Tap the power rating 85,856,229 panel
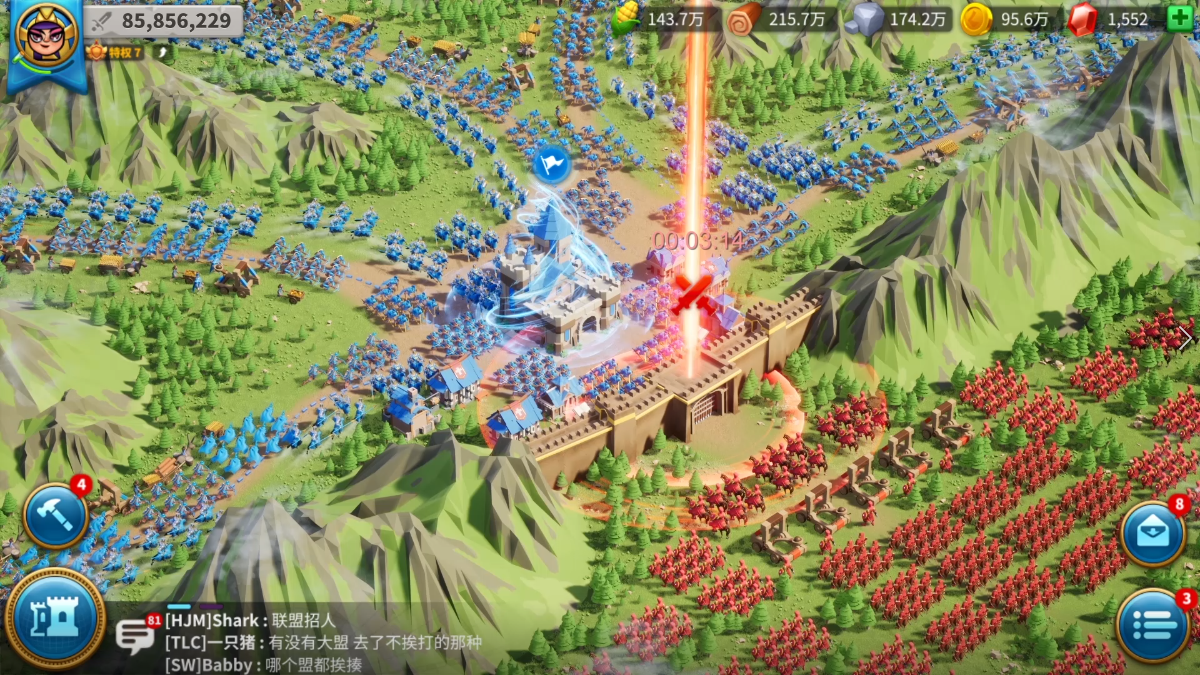 [x=163, y=20]
